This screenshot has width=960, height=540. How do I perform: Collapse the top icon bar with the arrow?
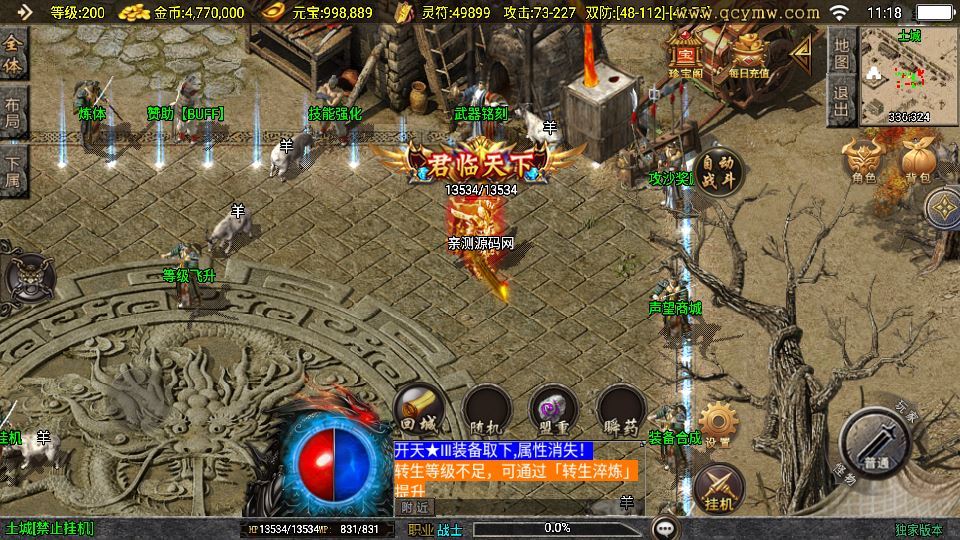pos(801,52)
